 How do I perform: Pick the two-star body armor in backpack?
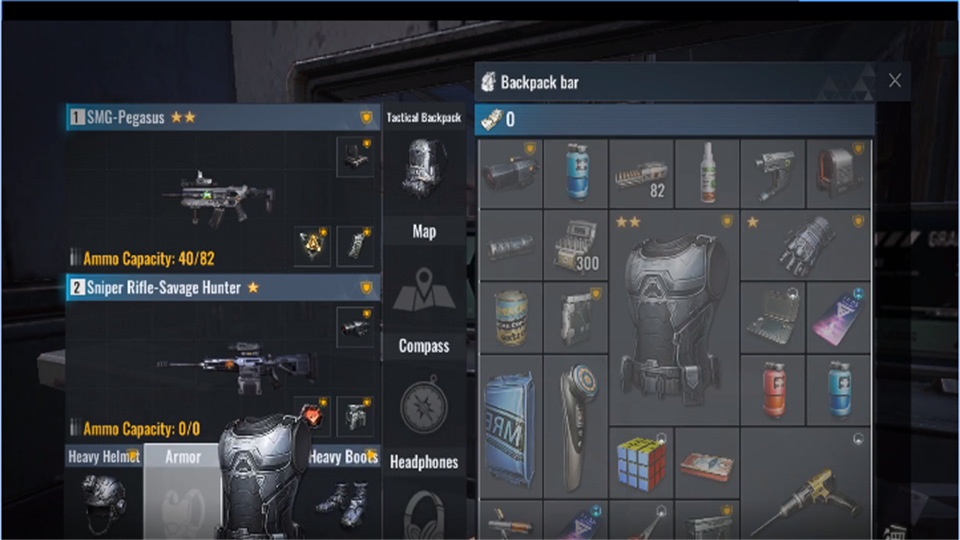(673, 316)
